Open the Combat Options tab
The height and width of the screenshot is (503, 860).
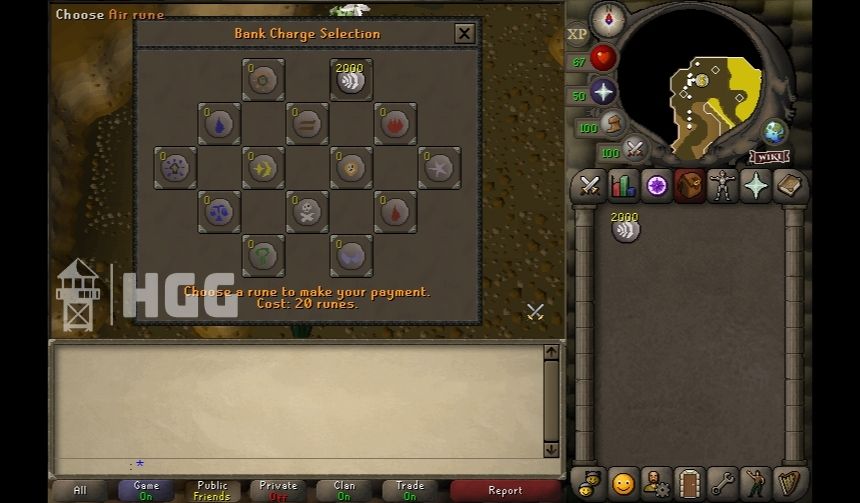pyautogui.click(x=589, y=186)
